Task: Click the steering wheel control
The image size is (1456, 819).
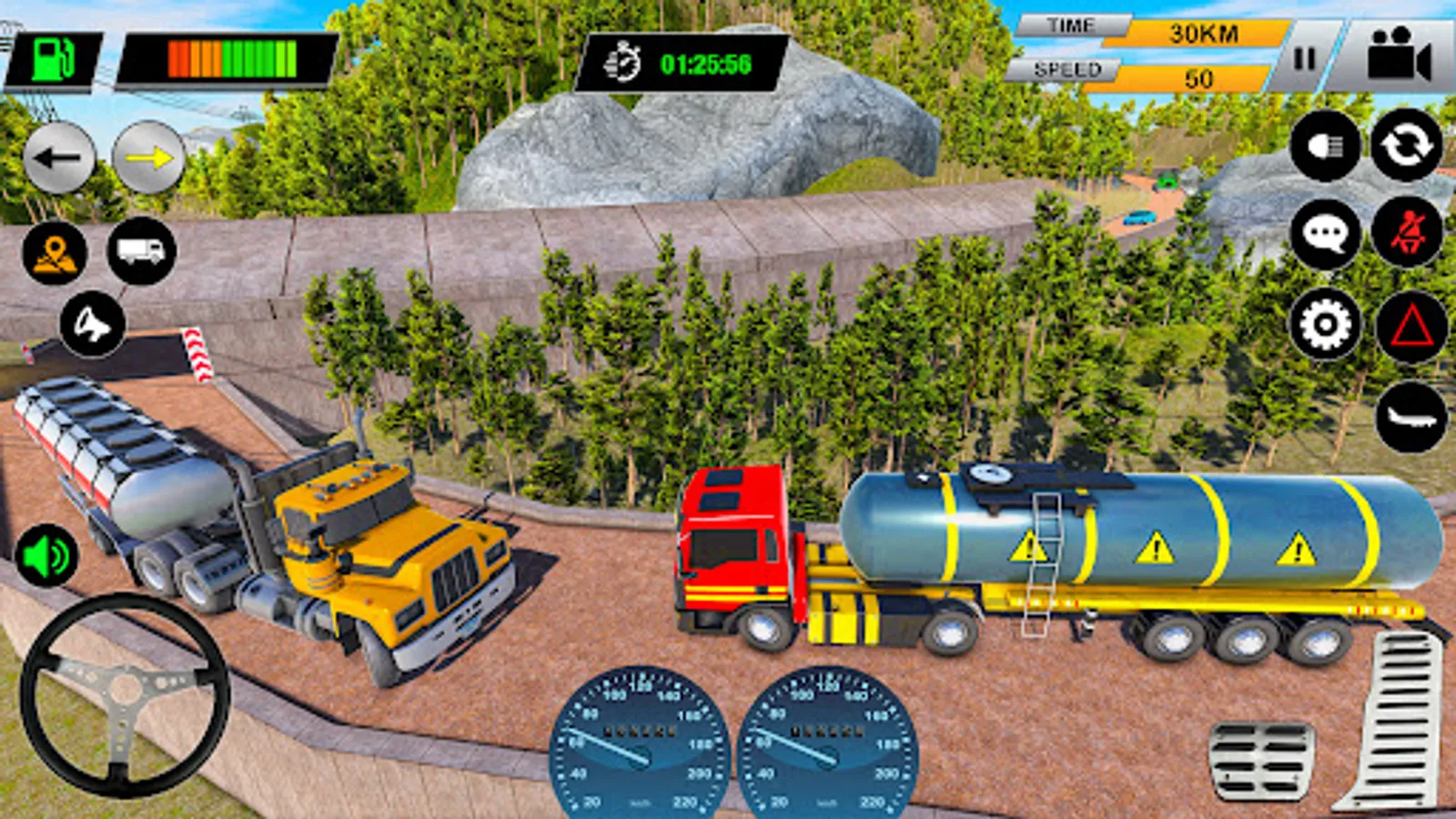Action: click(x=125, y=695)
